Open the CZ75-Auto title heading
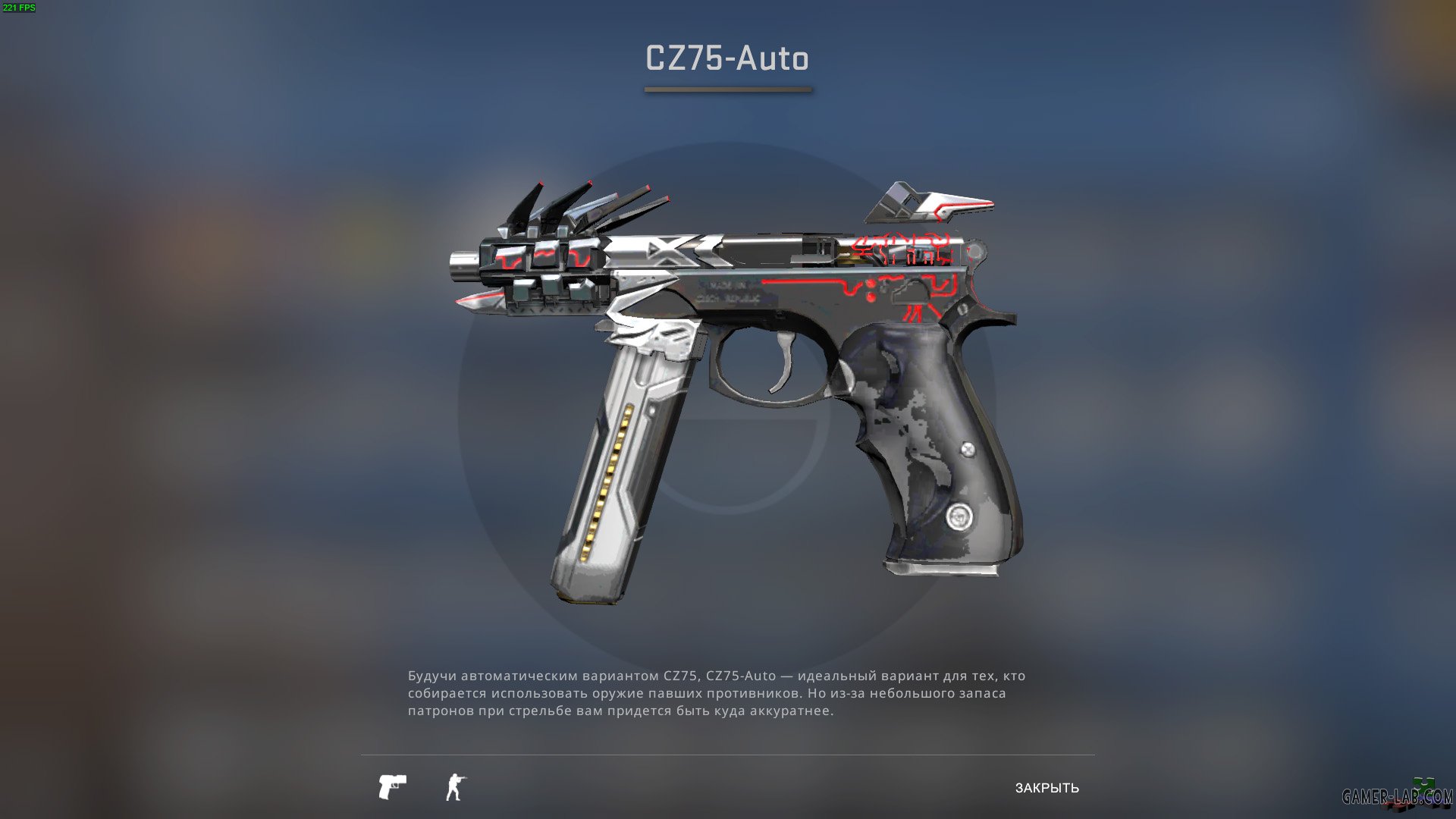This screenshot has height=819, width=1456. (727, 58)
